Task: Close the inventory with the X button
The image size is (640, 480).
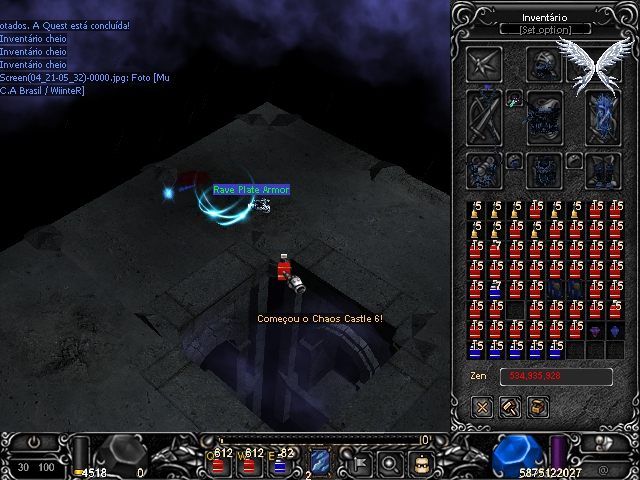Action: click(484, 407)
